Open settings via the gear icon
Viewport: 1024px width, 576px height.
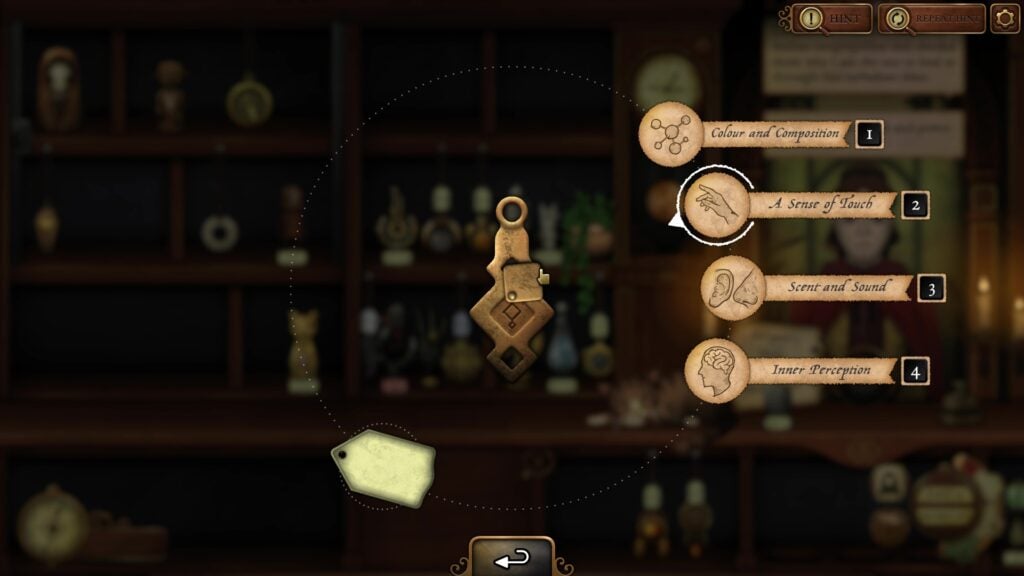1004,18
